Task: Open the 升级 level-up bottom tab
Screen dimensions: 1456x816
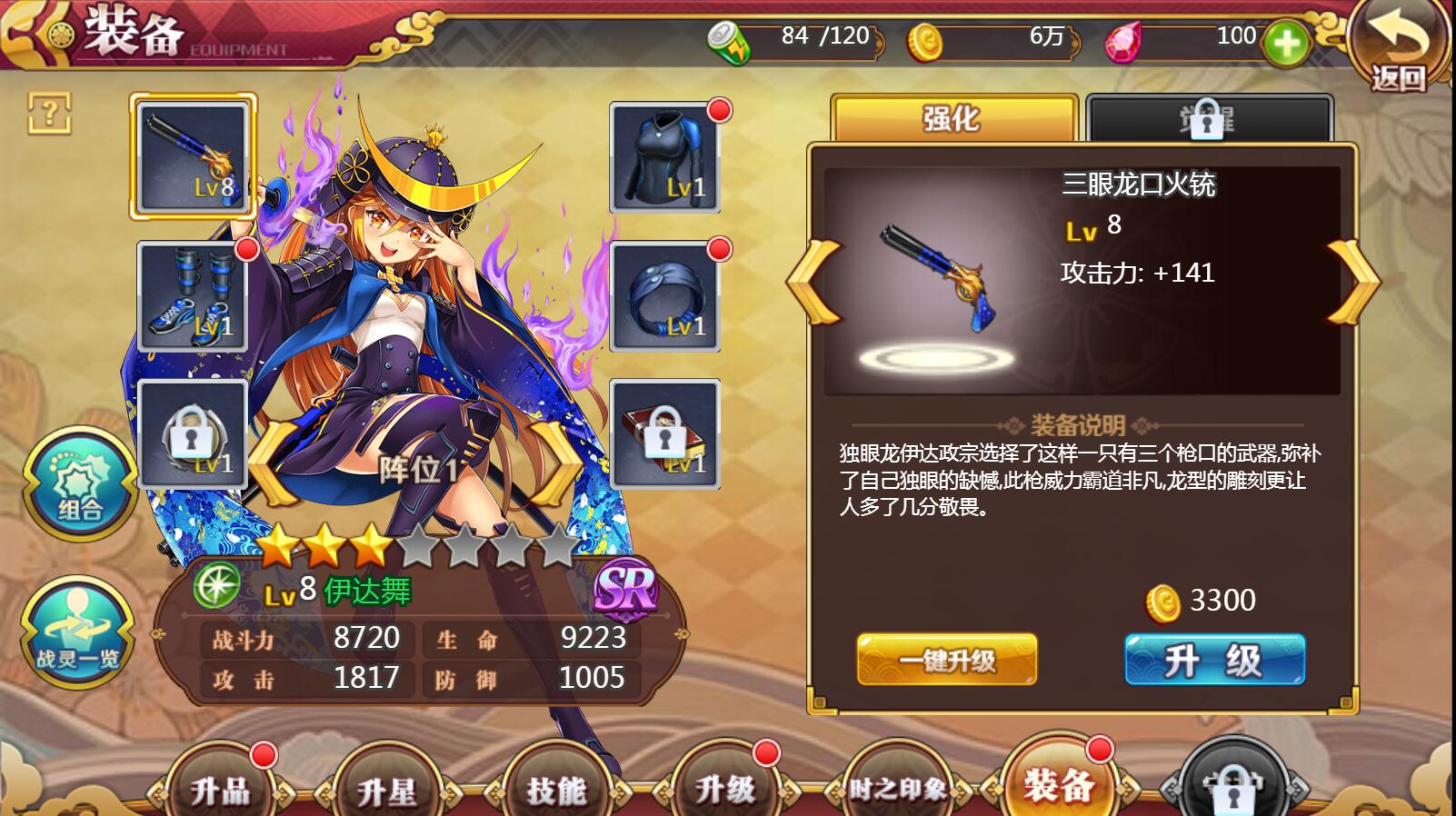Action: (724, 789)
